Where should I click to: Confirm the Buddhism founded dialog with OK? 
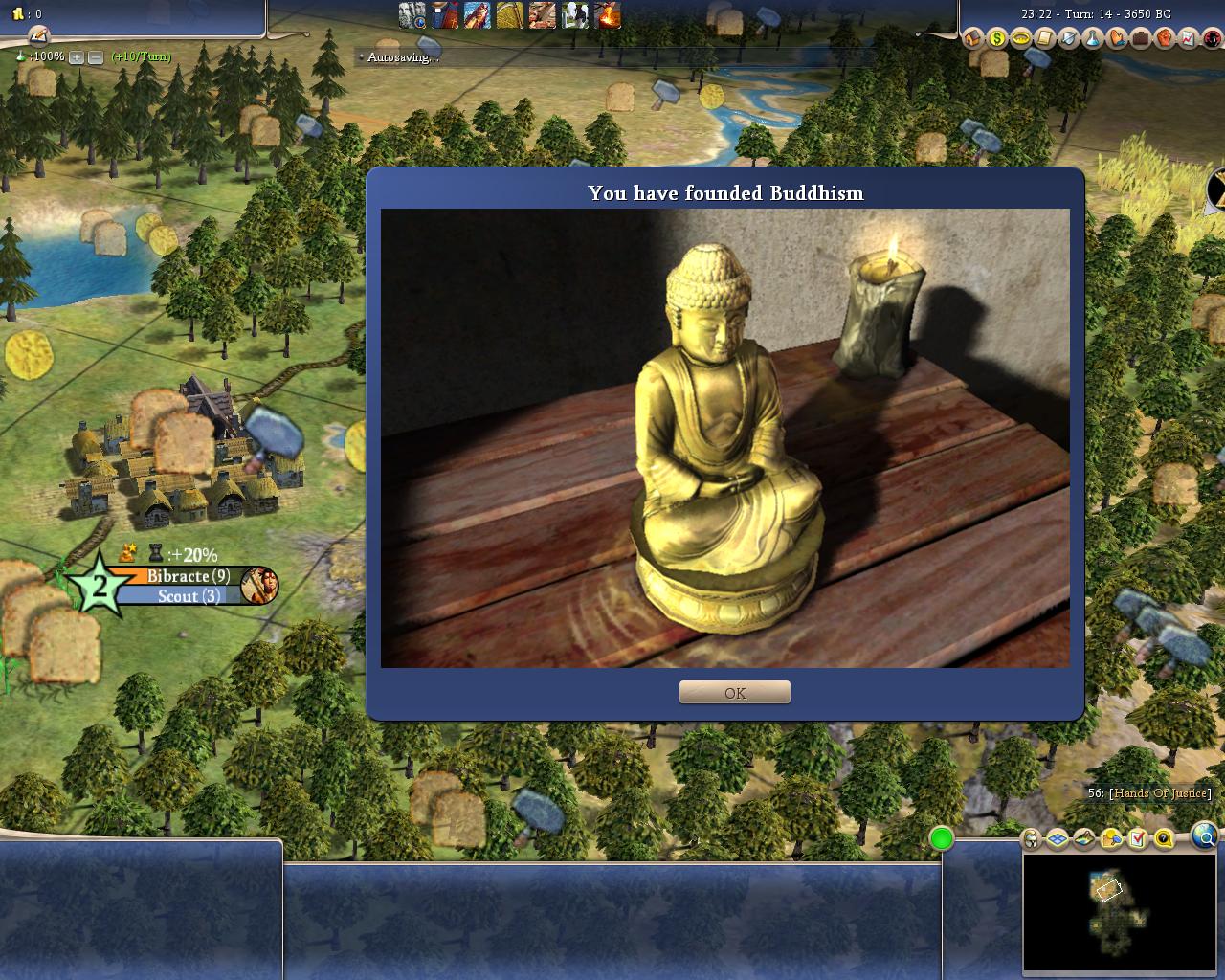click(x=735, y=692)
